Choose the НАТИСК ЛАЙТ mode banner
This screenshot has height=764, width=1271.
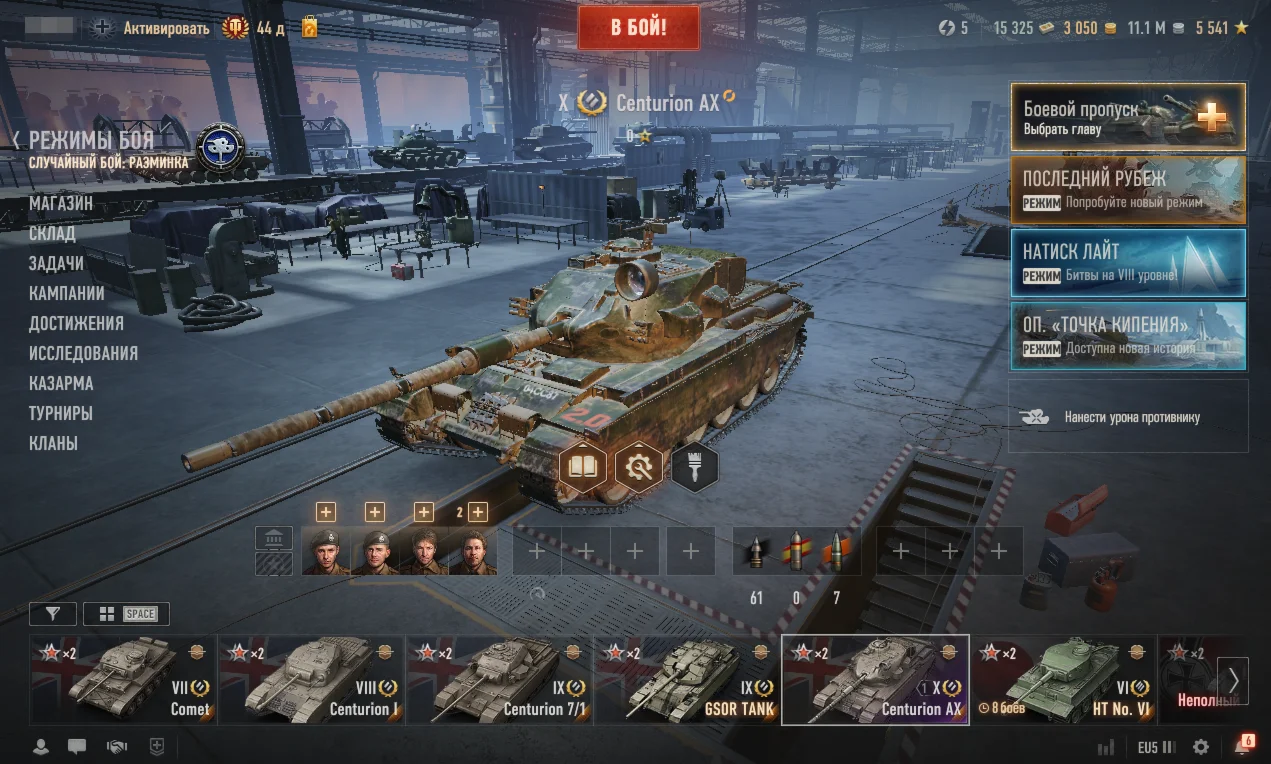coord(1127,262)
